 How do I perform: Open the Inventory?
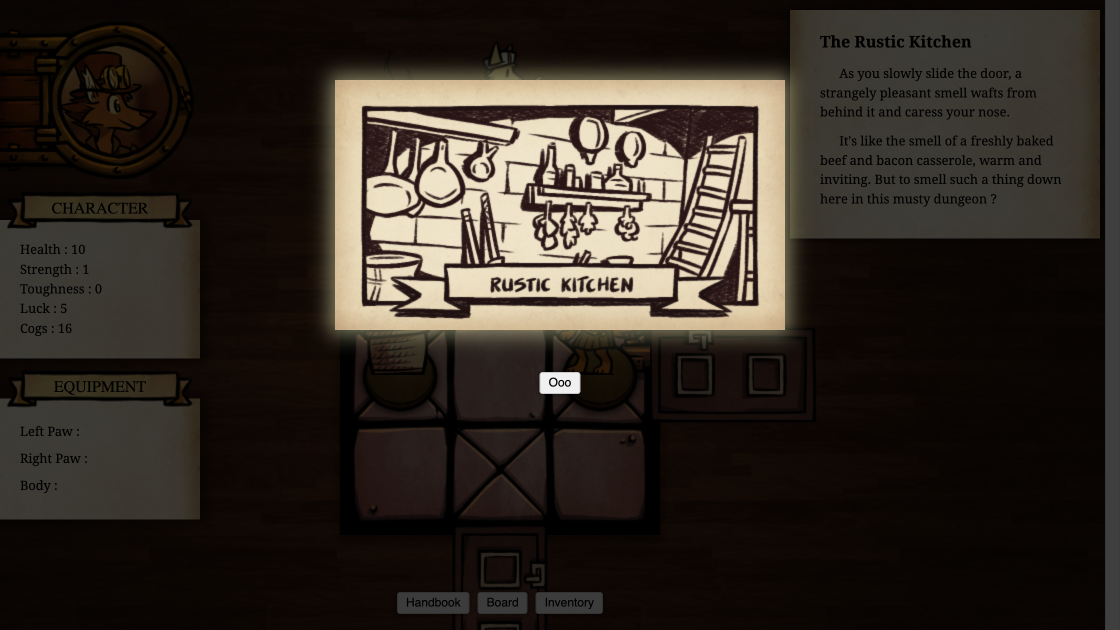tap(569, 602)
